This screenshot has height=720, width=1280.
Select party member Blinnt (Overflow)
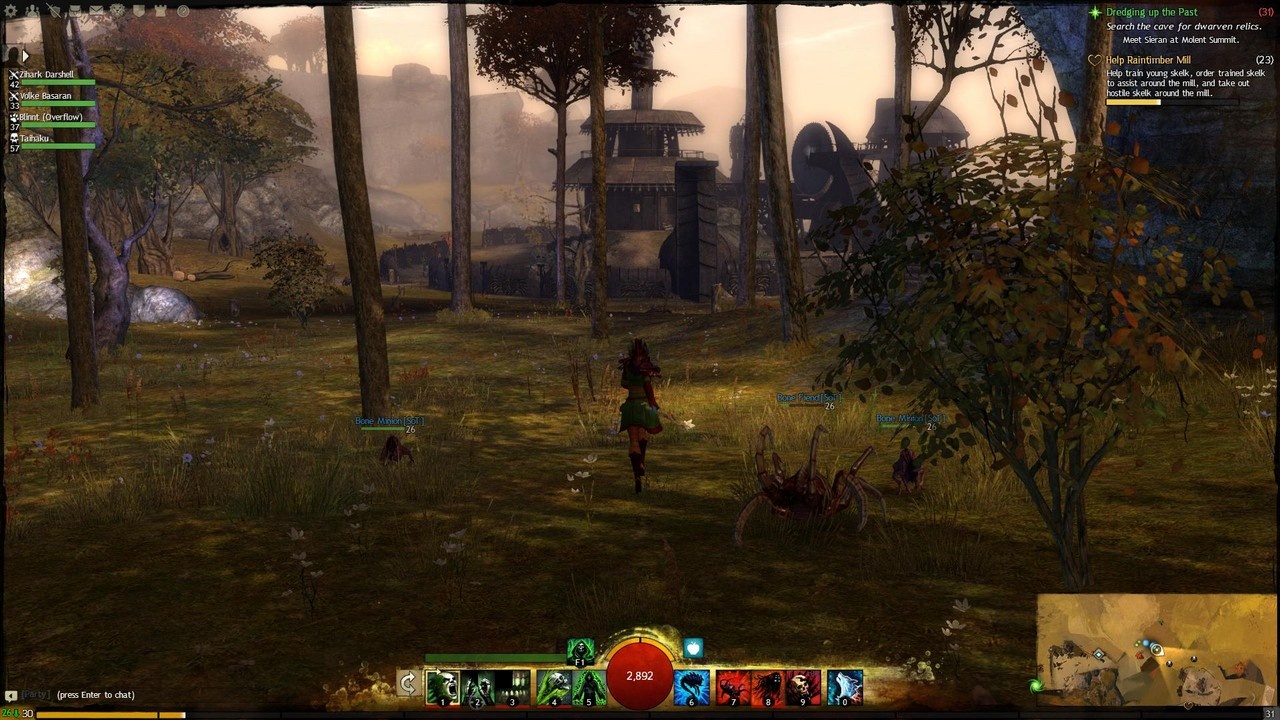coord(50,117)
